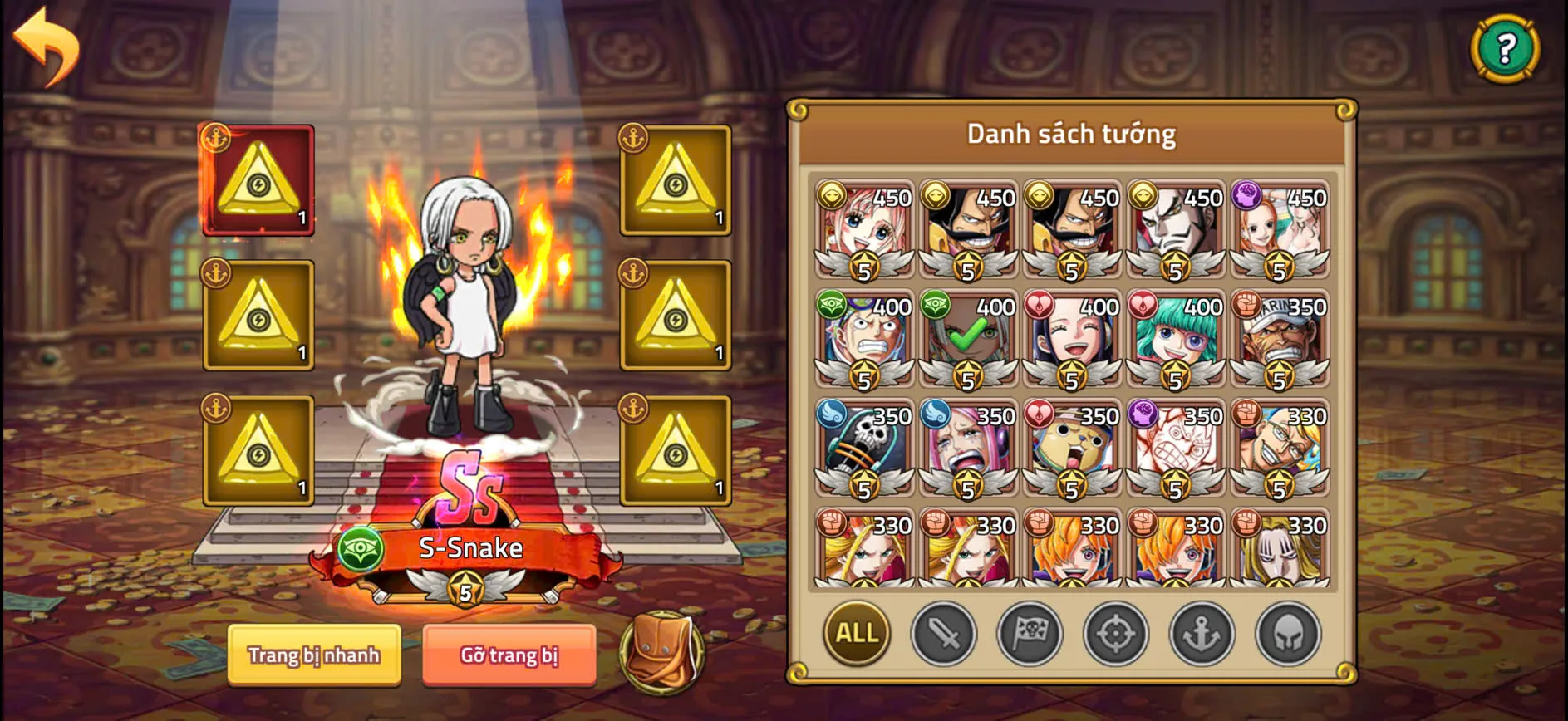The height and width of the screenshot is (721, 1568).
Task: Show ALL heroes in the list
Action: pos(856,633)
